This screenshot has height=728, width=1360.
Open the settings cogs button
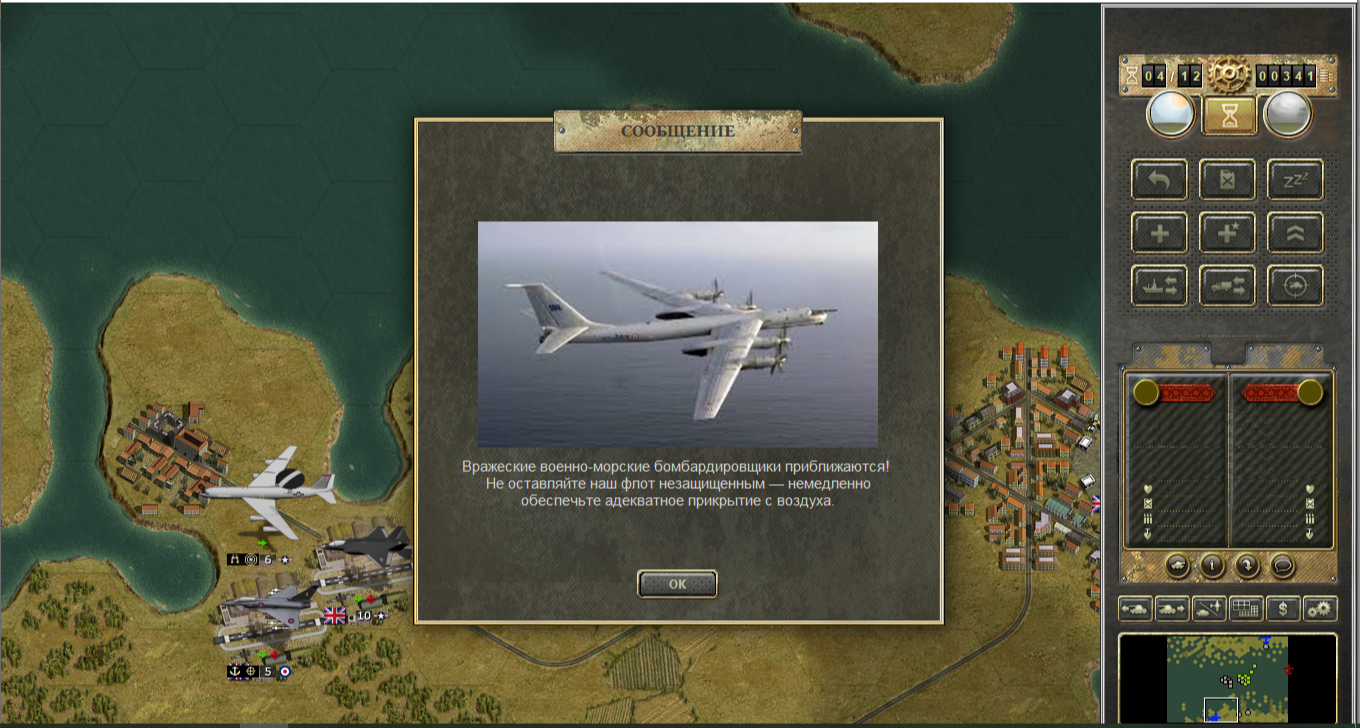point(1320,608)
